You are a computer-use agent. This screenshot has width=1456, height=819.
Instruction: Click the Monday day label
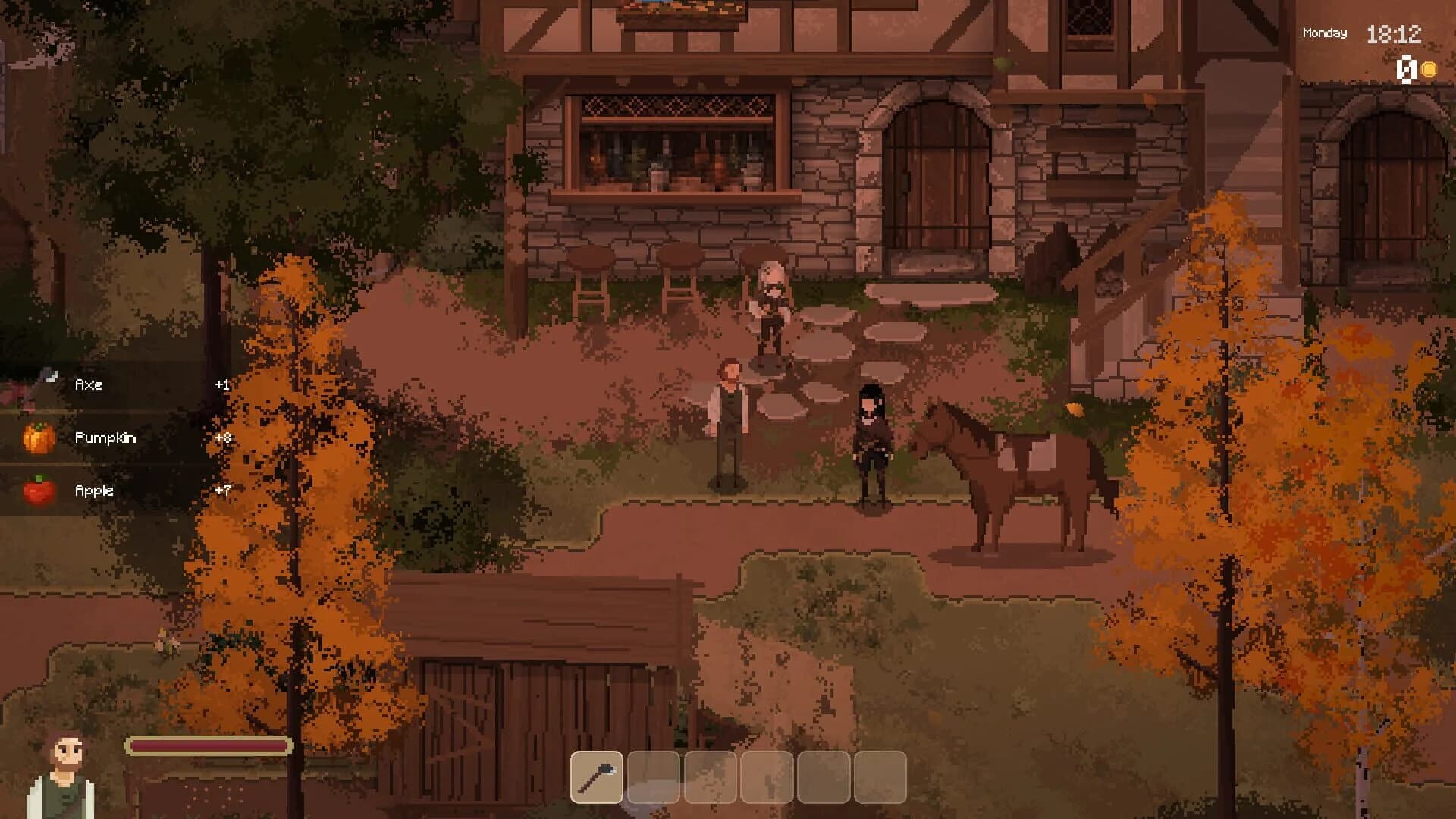[x=1323, y=33]
